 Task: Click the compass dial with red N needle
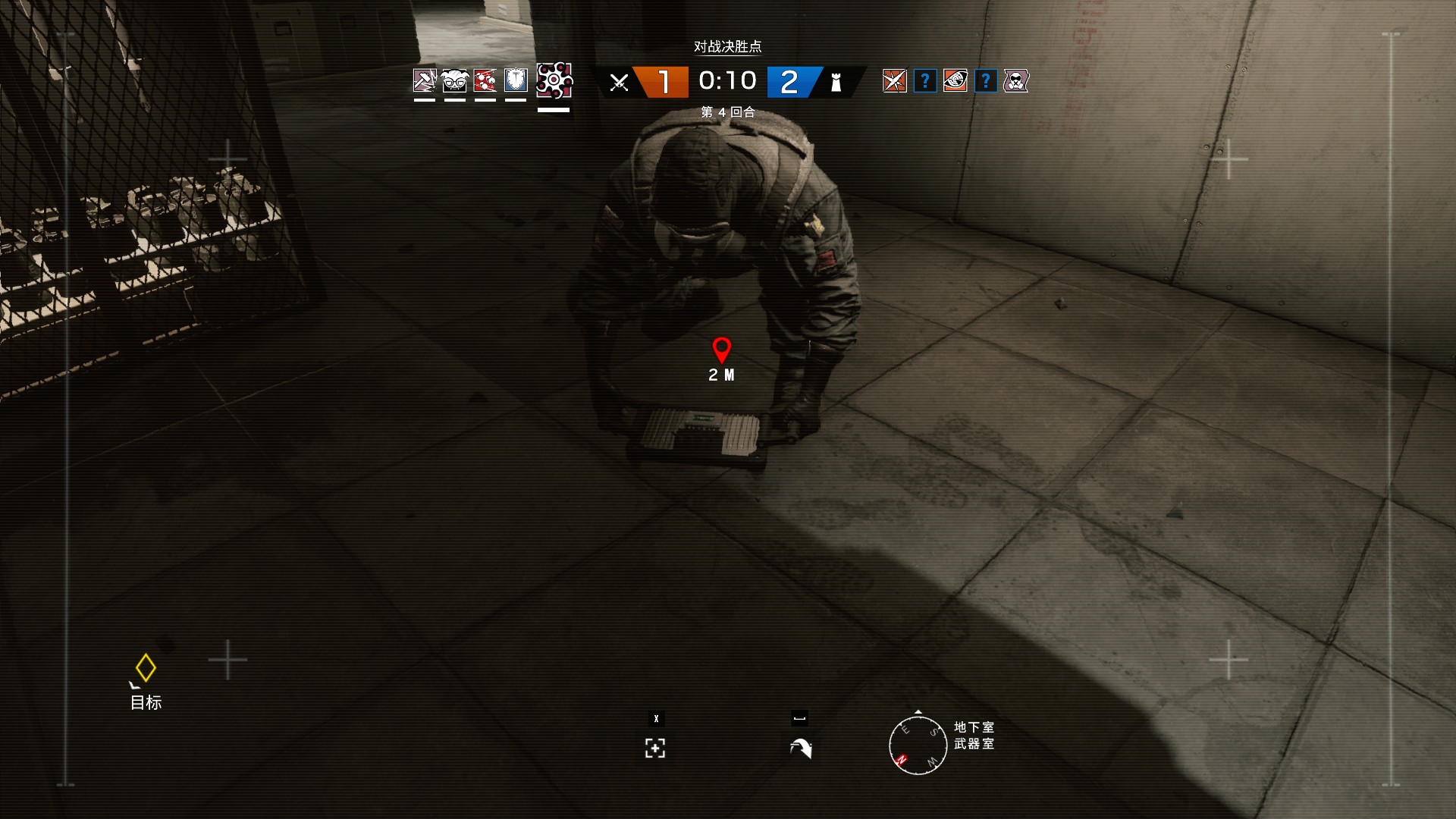(x=917, y=745)
